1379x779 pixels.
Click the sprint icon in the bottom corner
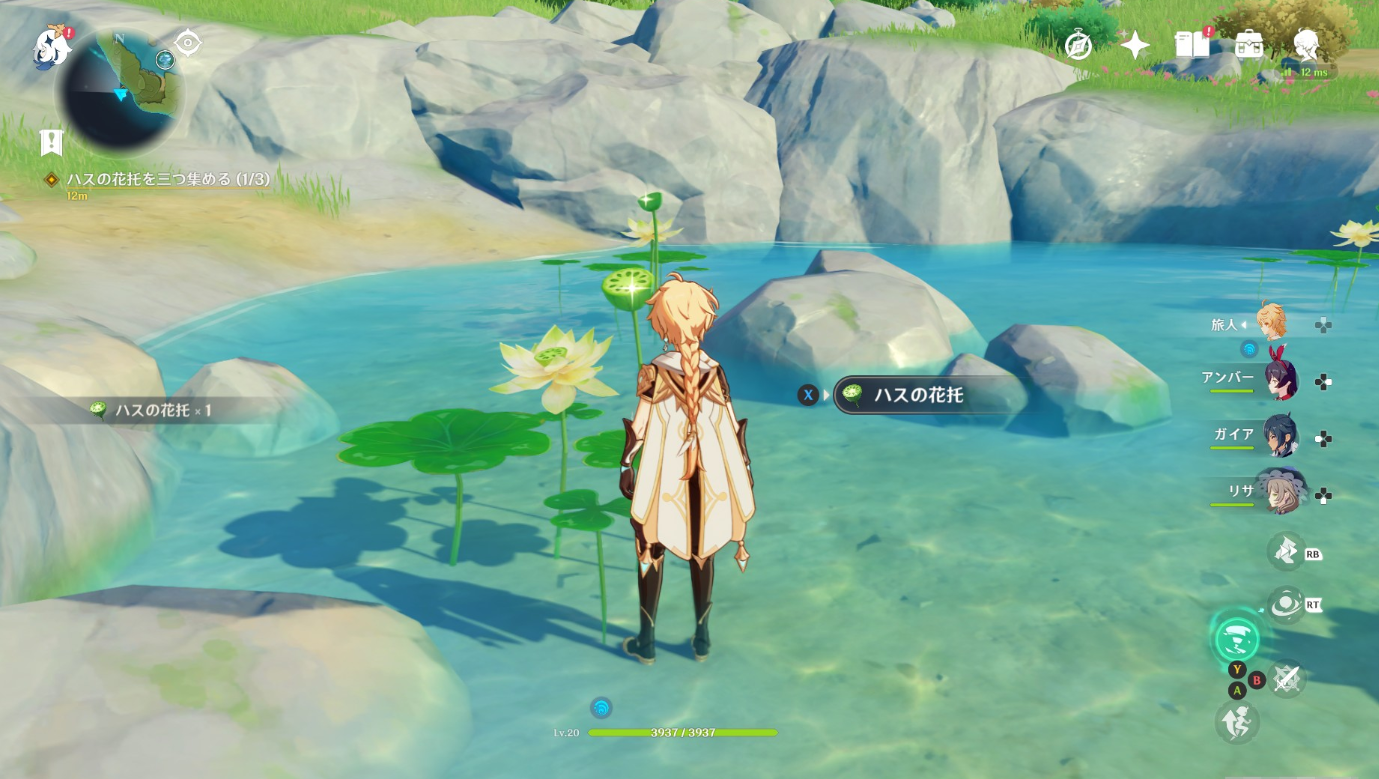tap(1237, 720)
